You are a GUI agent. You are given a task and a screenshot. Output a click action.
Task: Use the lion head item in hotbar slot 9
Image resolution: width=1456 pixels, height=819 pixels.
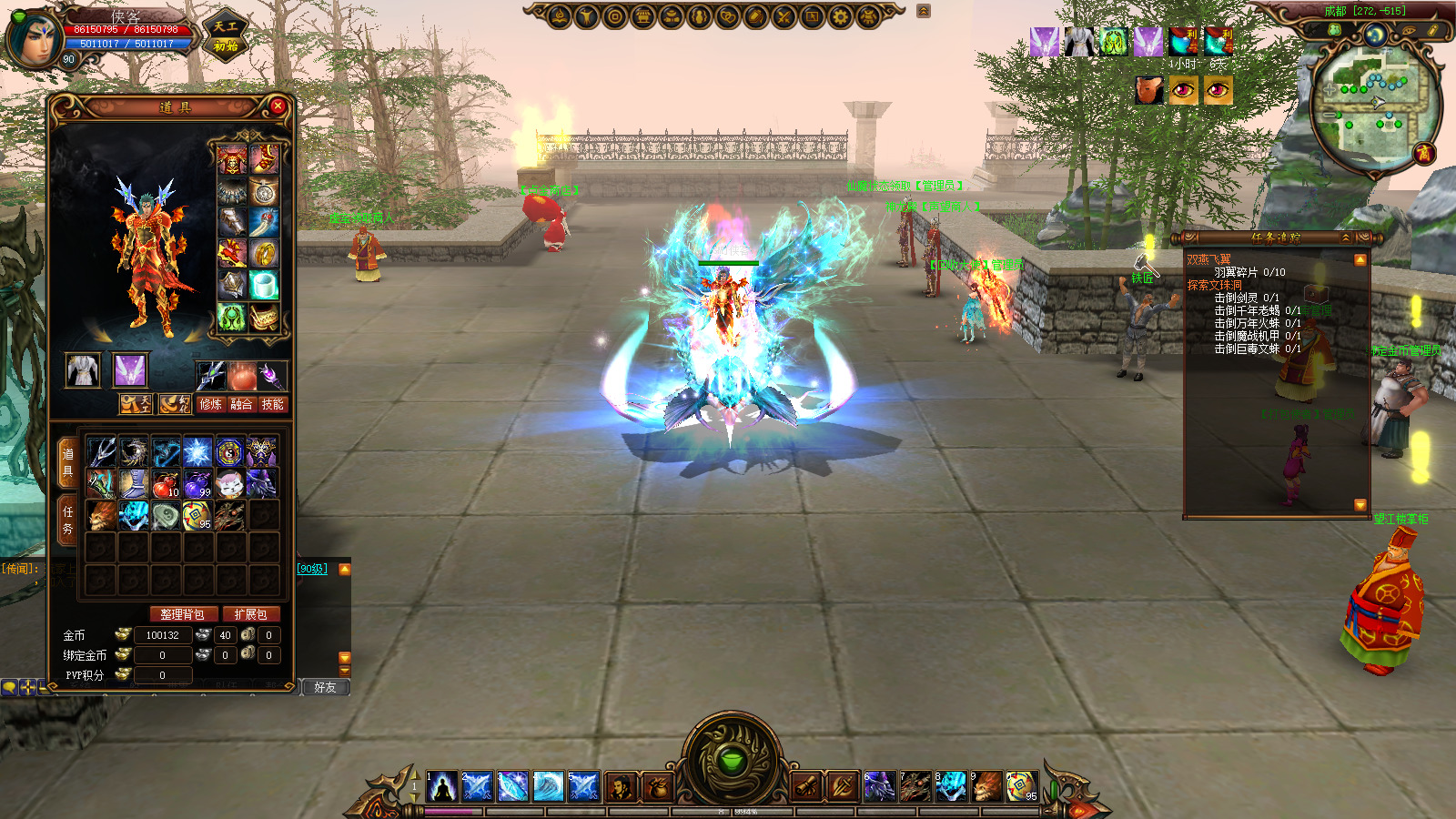tap(986, 786)
